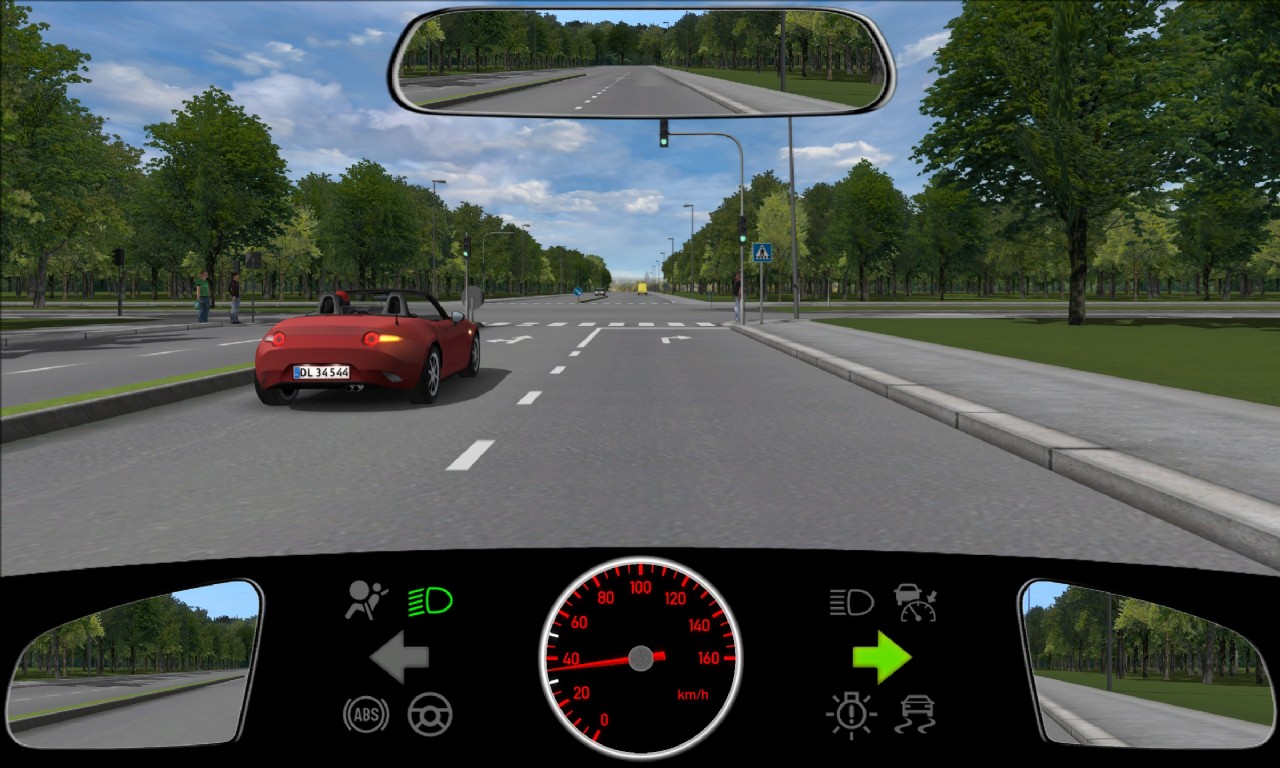
Task: Click the green right turn signal arrow
Action: 881,657
